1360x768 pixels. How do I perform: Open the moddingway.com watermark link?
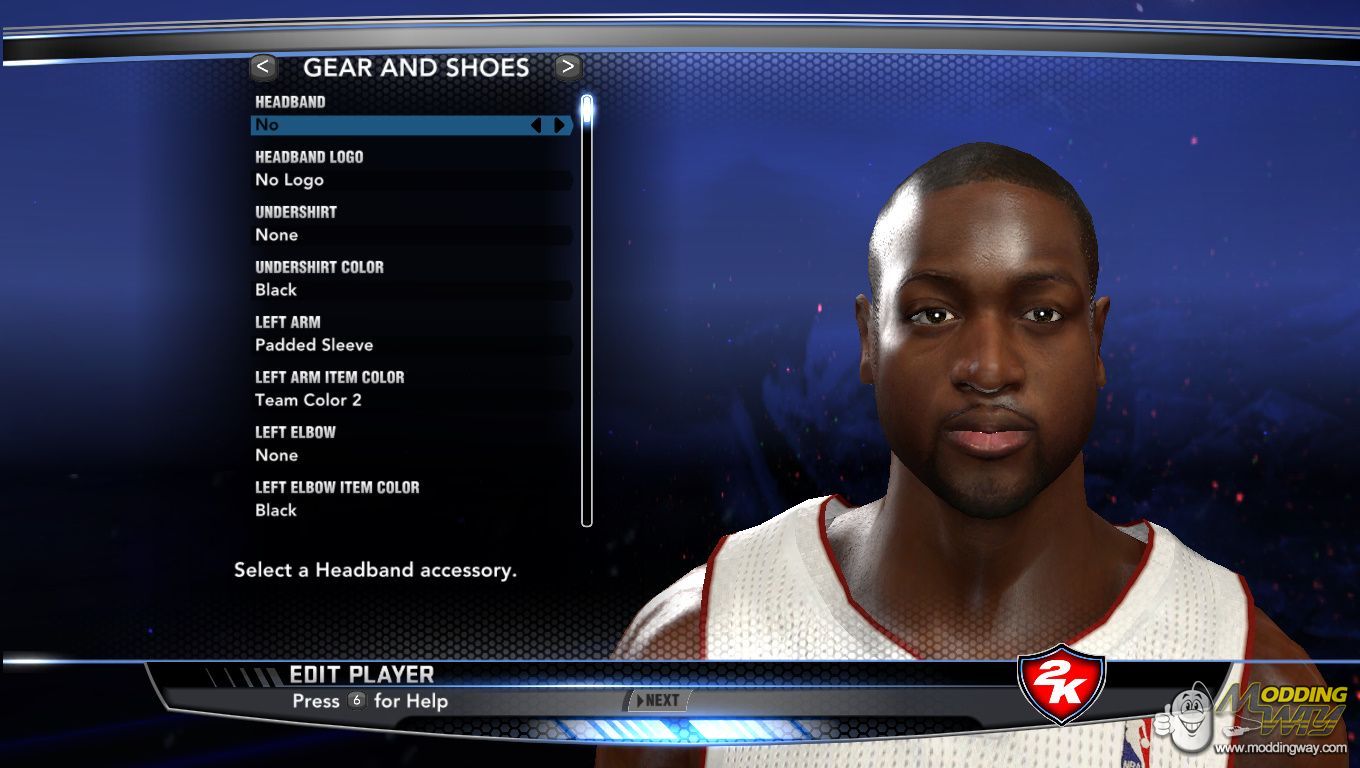click(1282, 748)
